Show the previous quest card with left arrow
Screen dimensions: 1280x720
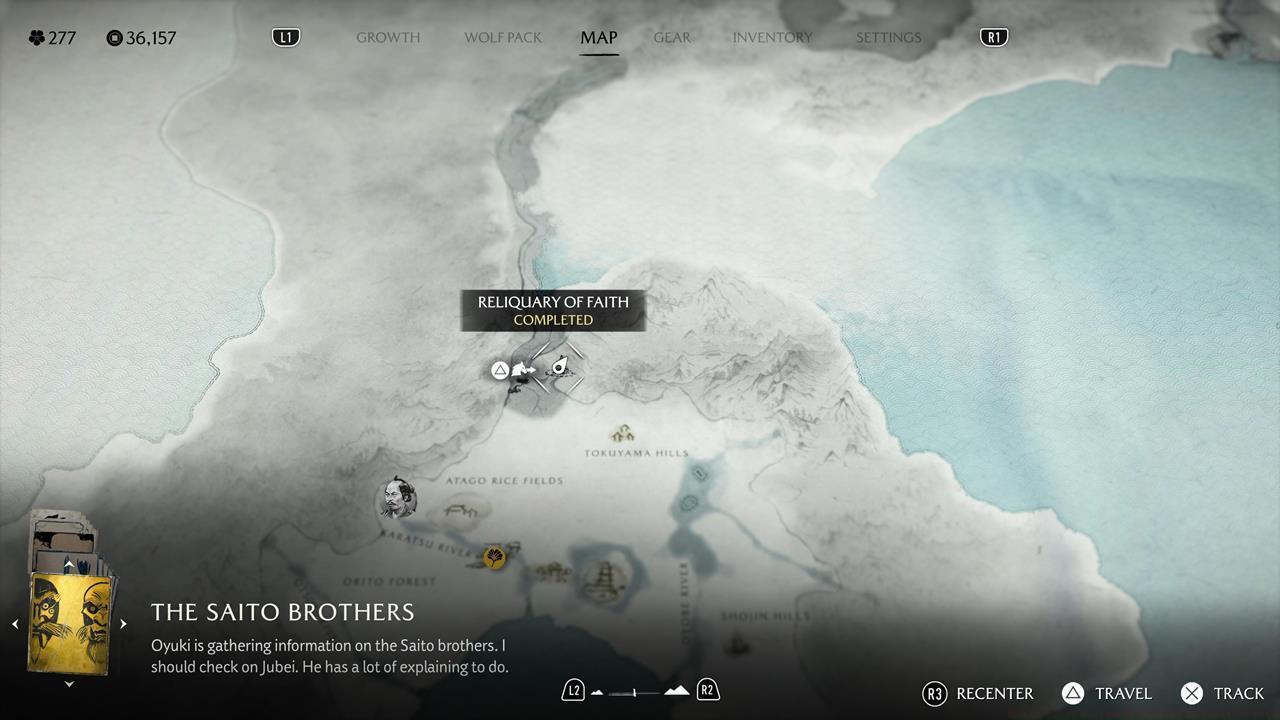pos(15,624)
